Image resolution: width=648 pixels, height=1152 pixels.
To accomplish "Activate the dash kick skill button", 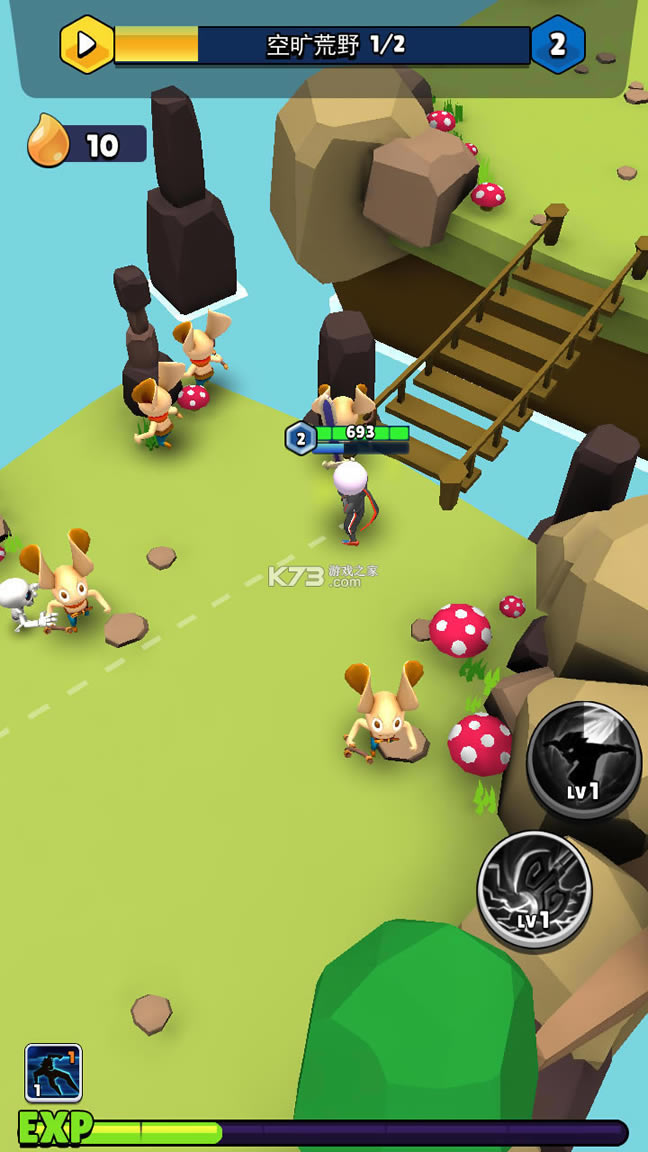I will (584, 759).
